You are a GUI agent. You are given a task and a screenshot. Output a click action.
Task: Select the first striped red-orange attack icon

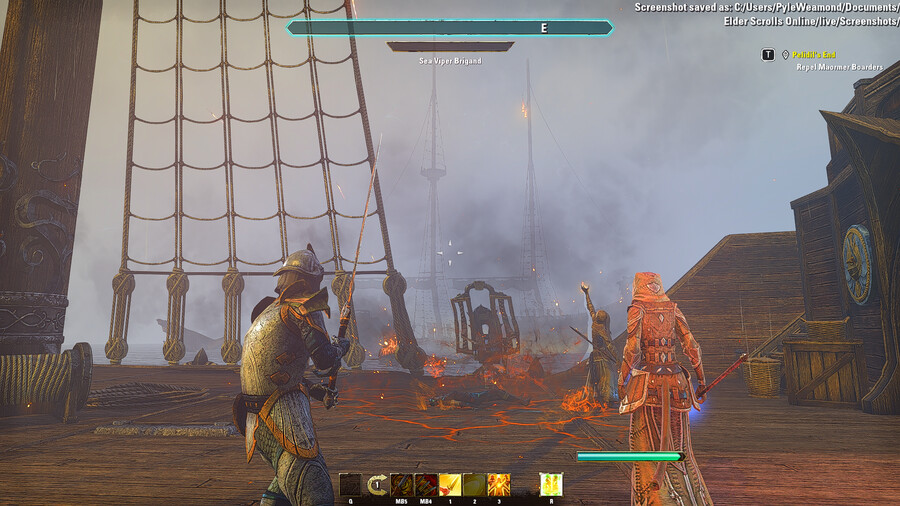pyautogui.click(x=402, y=485)
